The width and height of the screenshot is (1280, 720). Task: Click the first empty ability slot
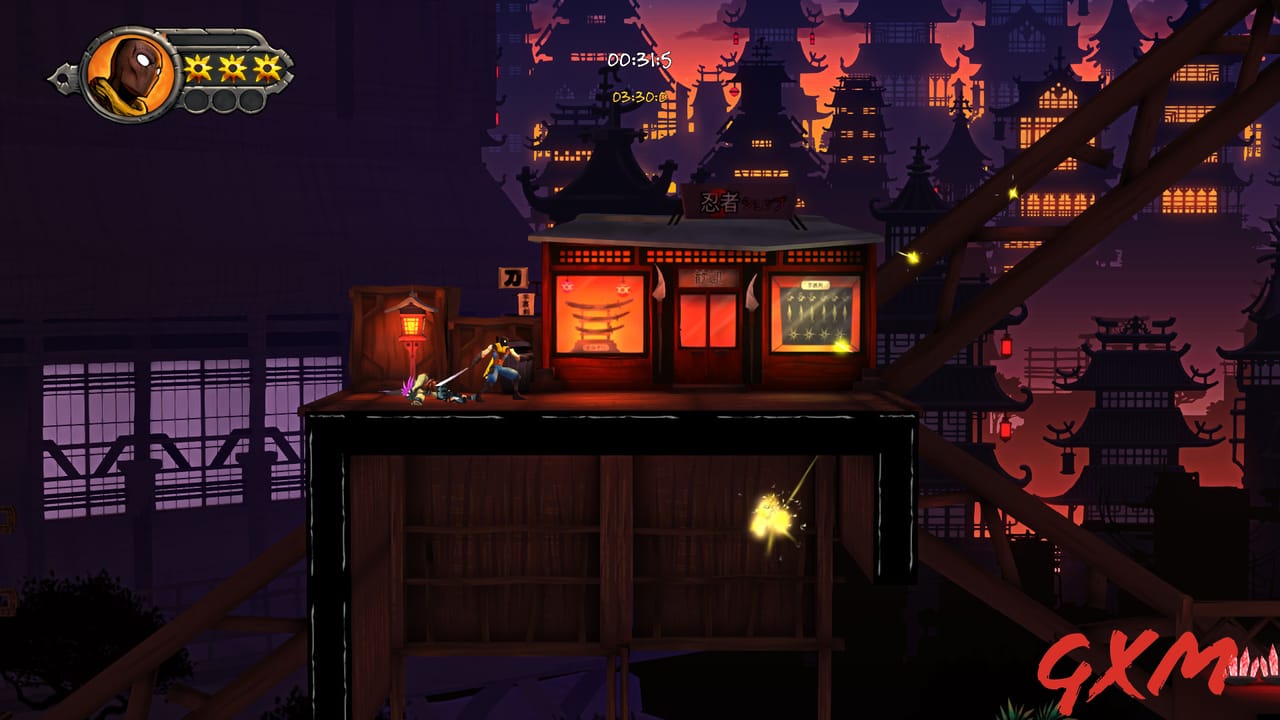(197, 99)
